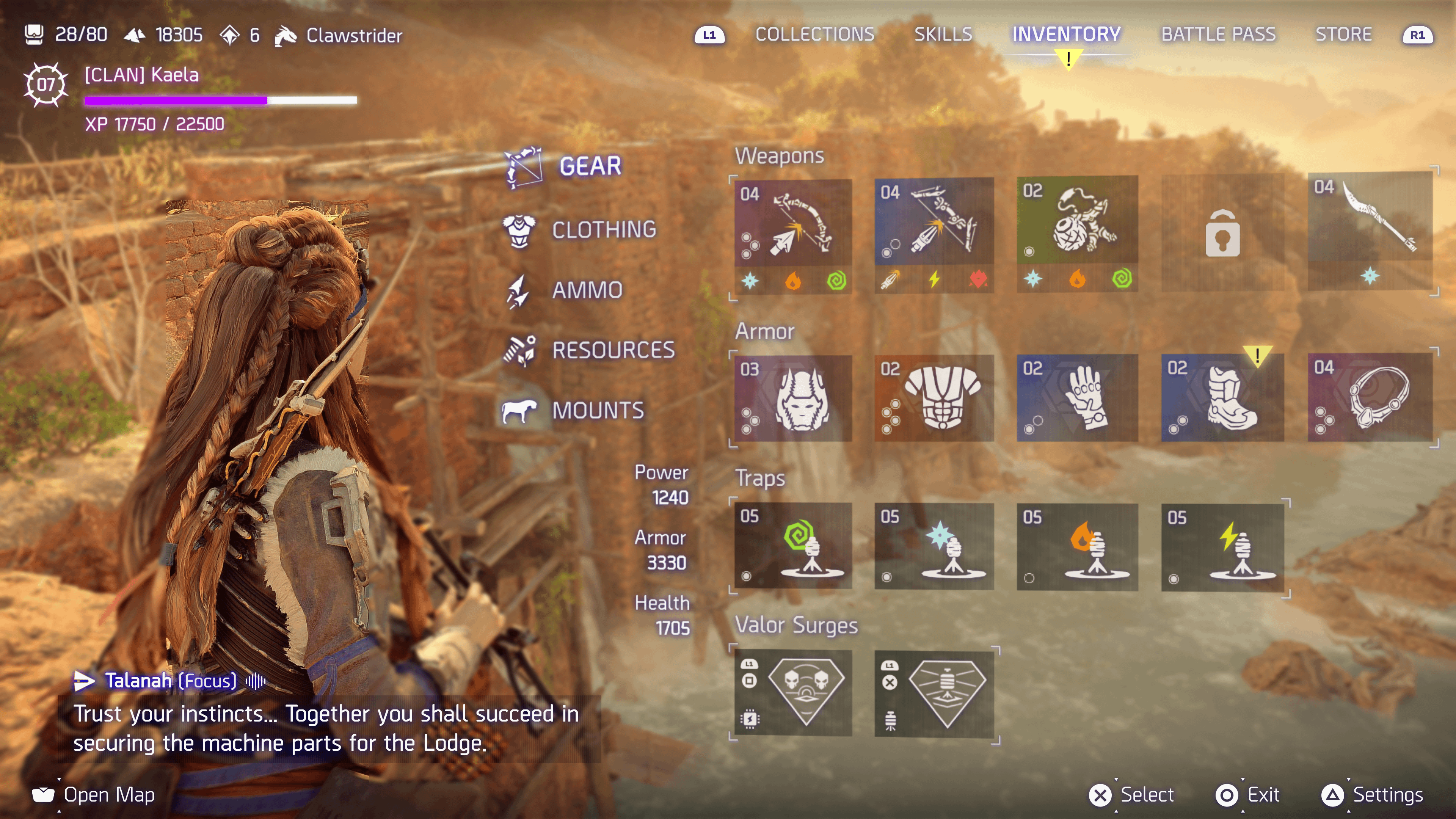
Task: Show the Mounts category
Action: [x=598, y=410]
